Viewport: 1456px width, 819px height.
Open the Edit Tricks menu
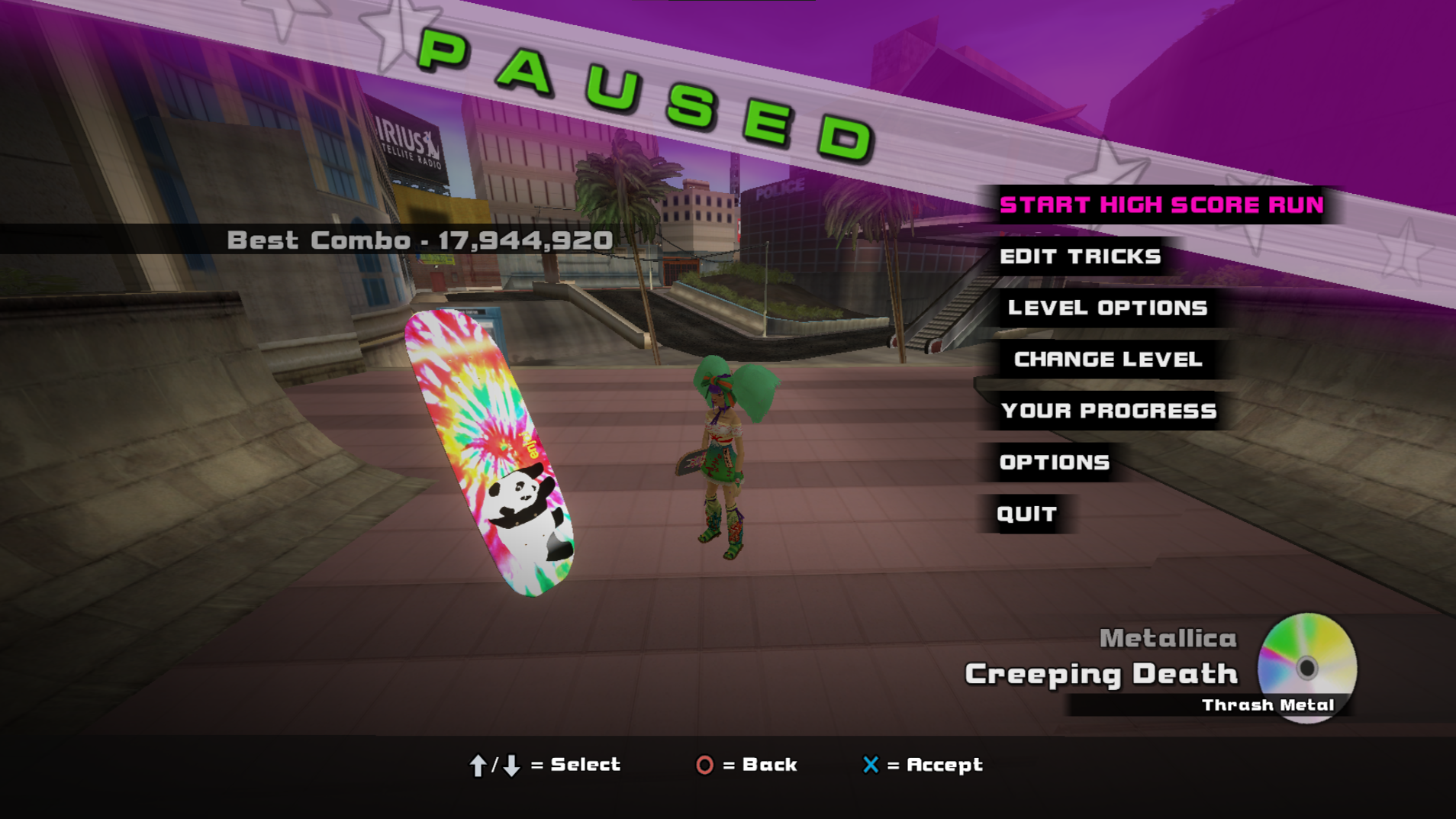pos(1080,256)
